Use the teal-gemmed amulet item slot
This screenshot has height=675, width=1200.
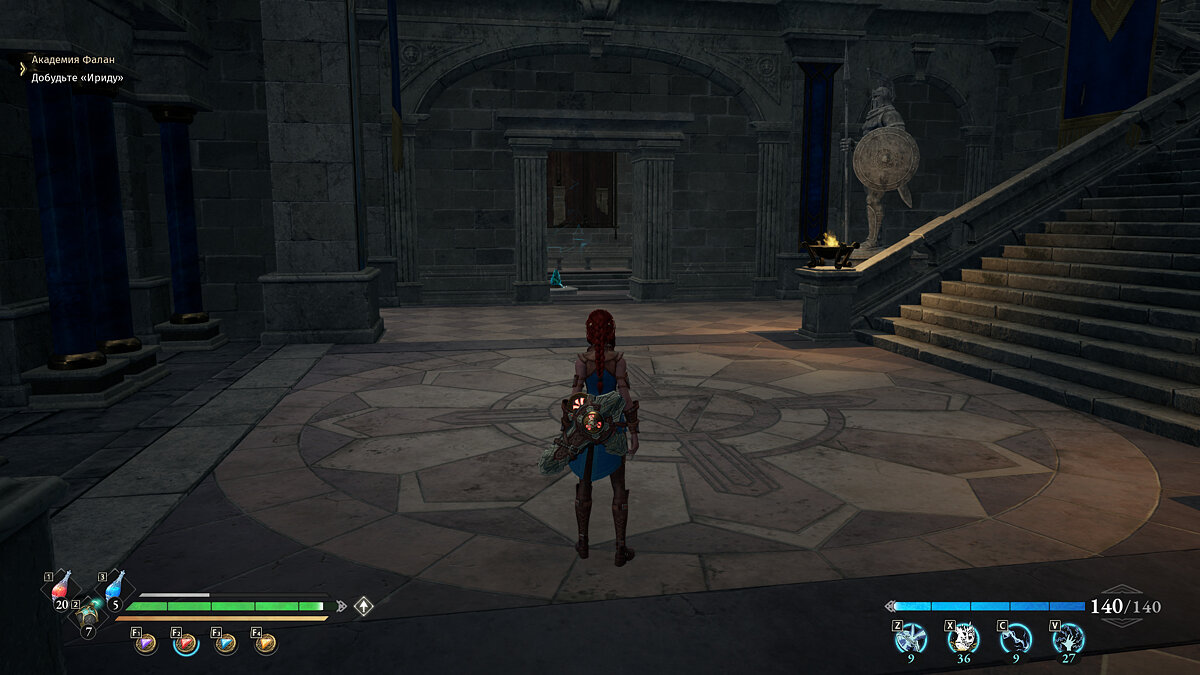click(x=89, y=613)
